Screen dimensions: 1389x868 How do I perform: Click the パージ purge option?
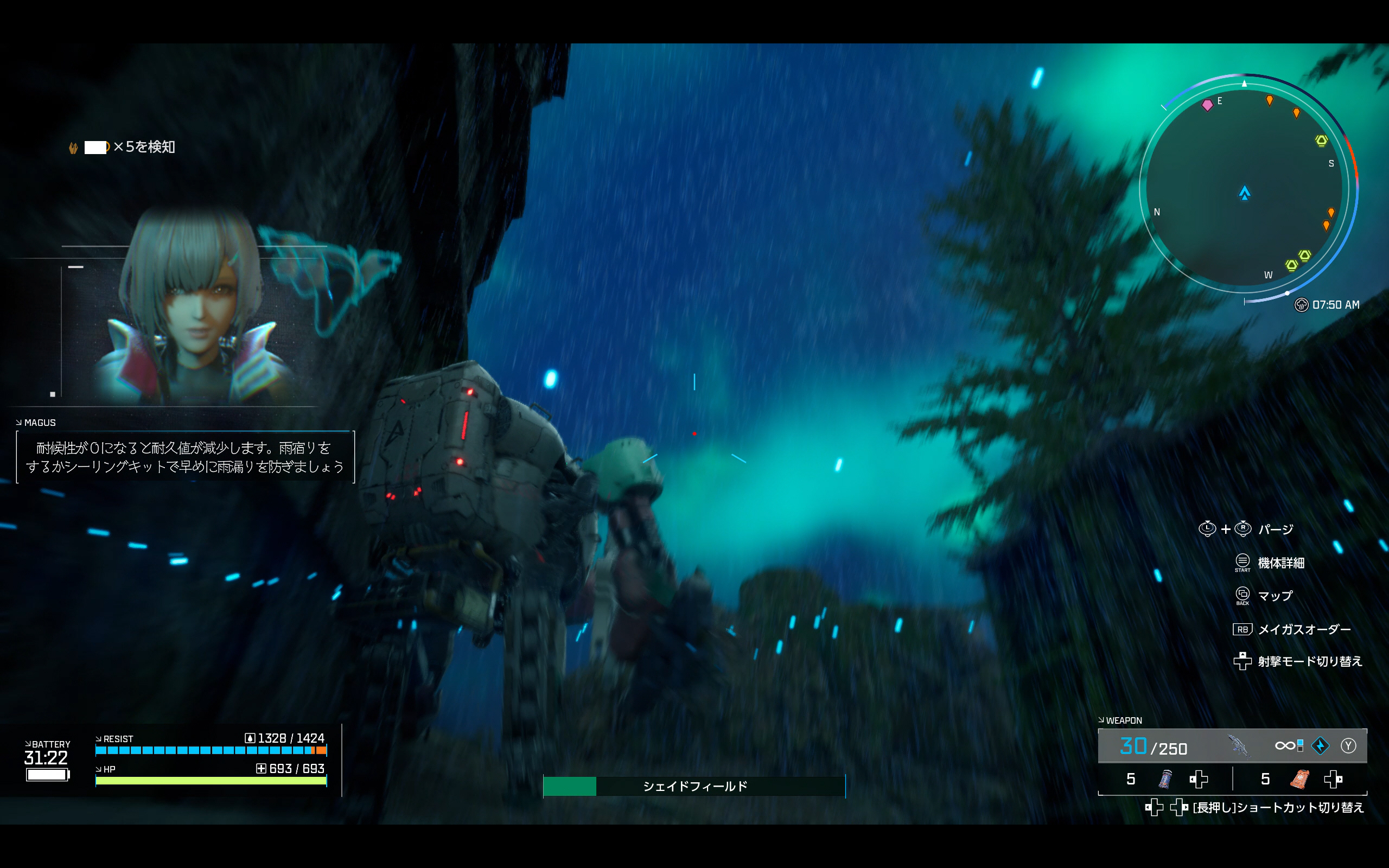[1275, 529]
